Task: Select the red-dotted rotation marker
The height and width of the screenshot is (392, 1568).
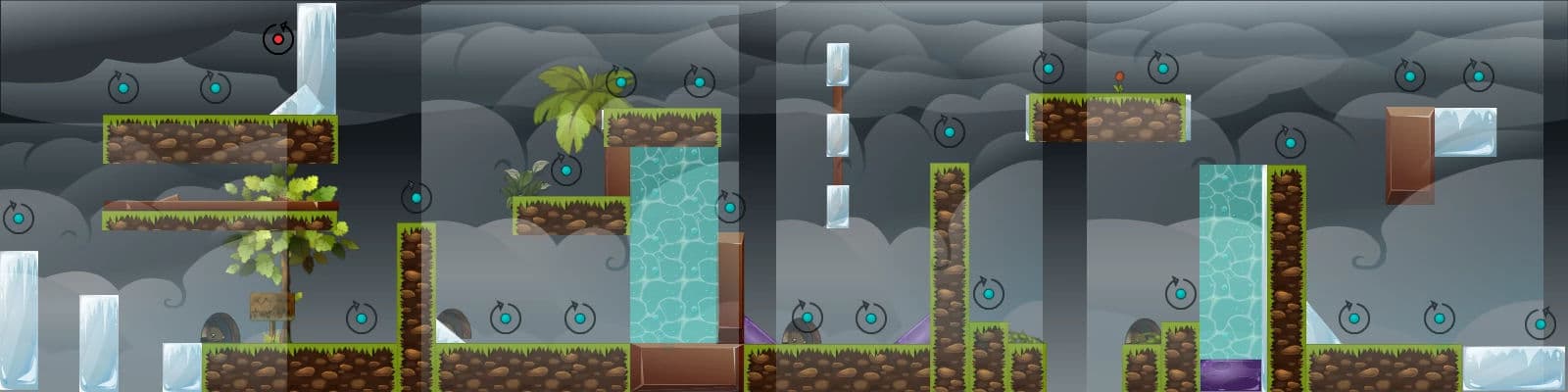Action: coord(278,40)
